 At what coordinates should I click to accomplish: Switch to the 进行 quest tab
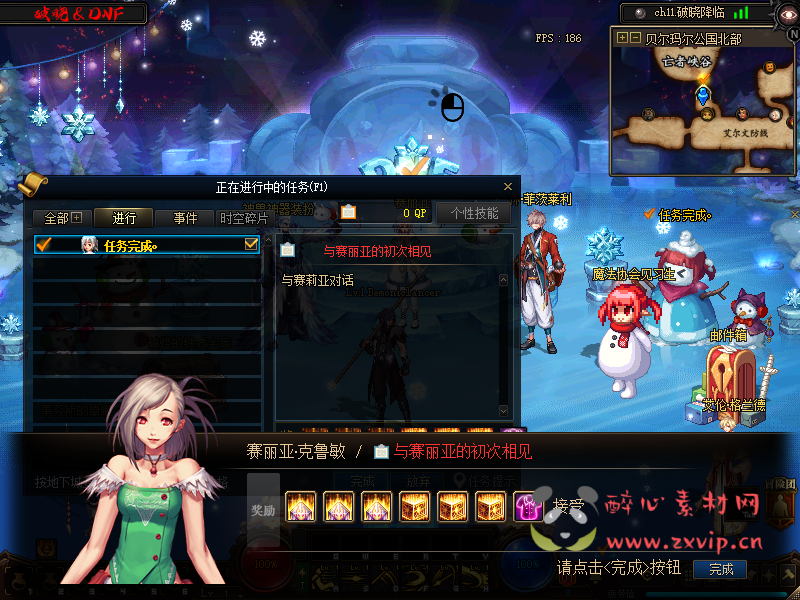(x=124, y=218)
